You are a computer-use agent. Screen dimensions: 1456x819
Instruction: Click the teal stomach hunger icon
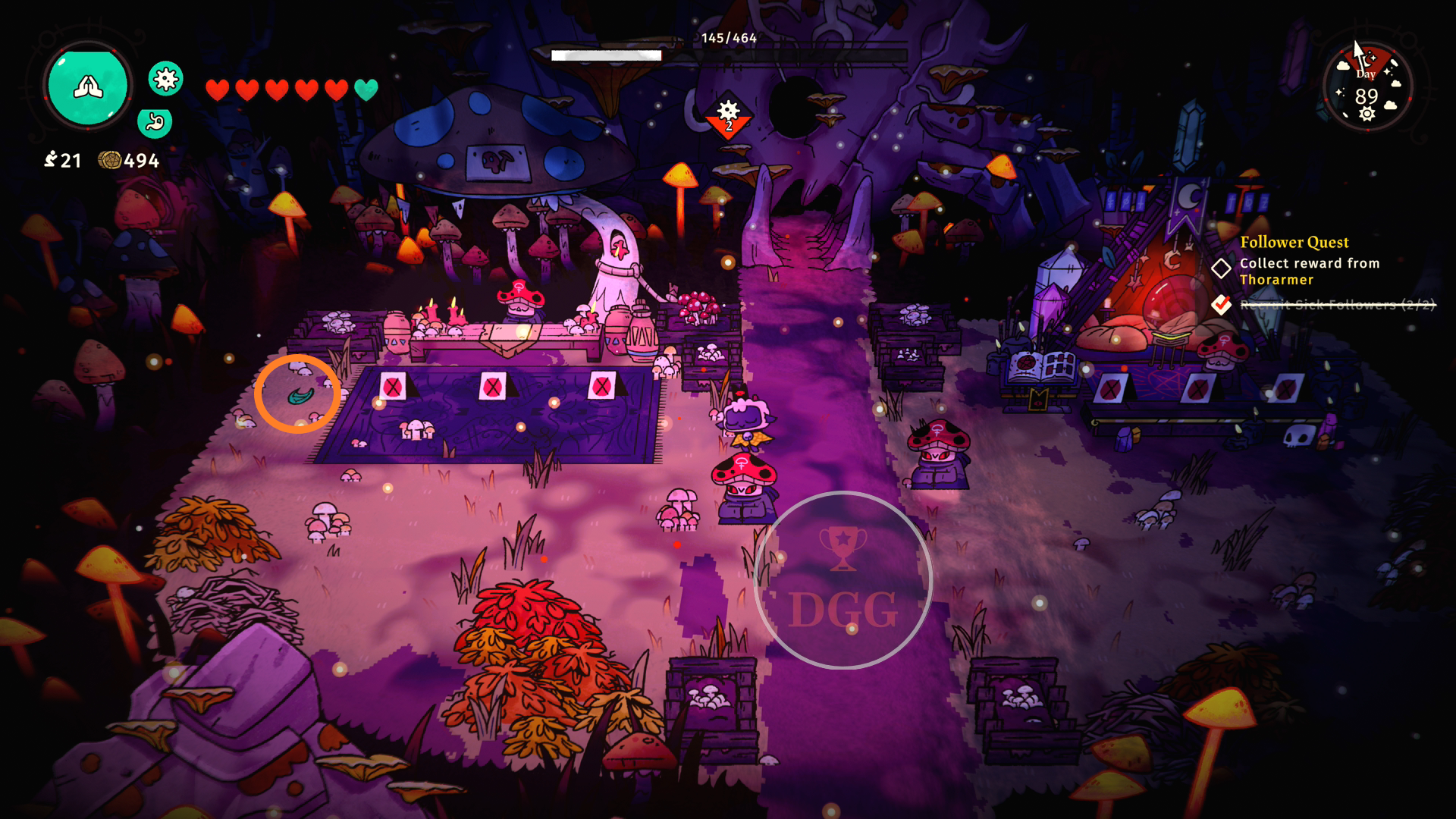[x=155, y=121]
